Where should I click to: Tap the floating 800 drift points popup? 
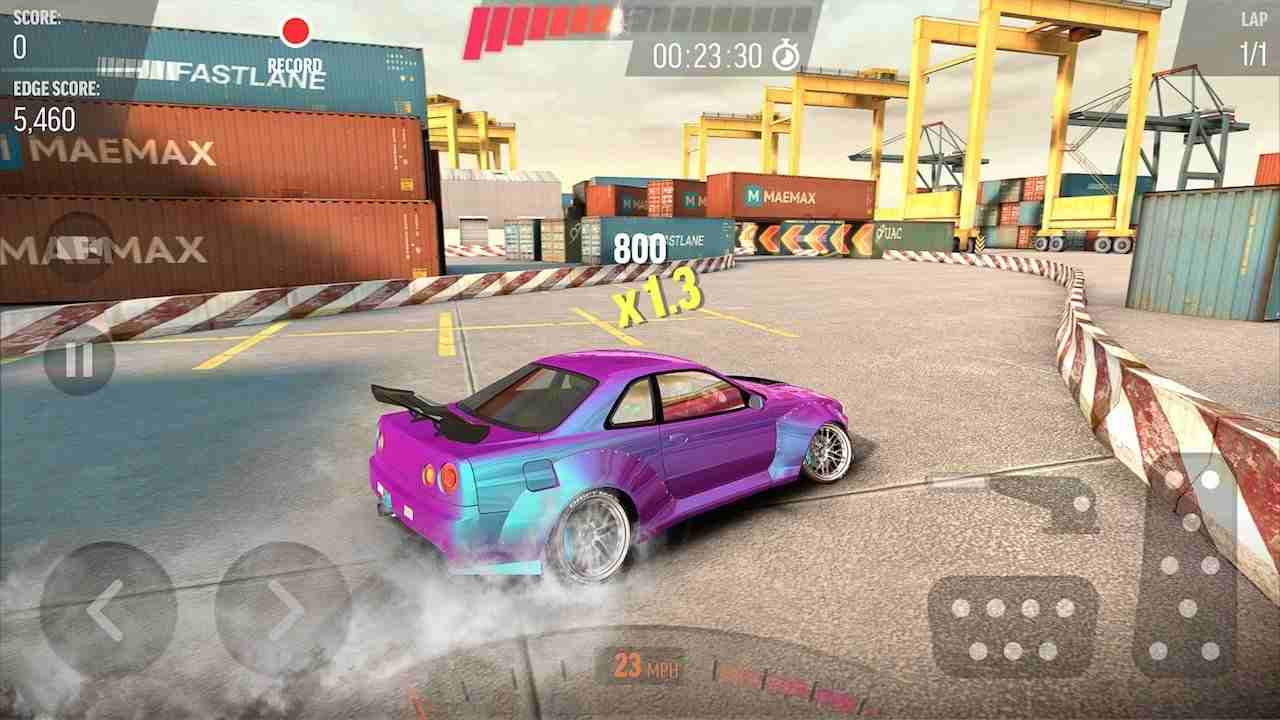pos(639,247)
